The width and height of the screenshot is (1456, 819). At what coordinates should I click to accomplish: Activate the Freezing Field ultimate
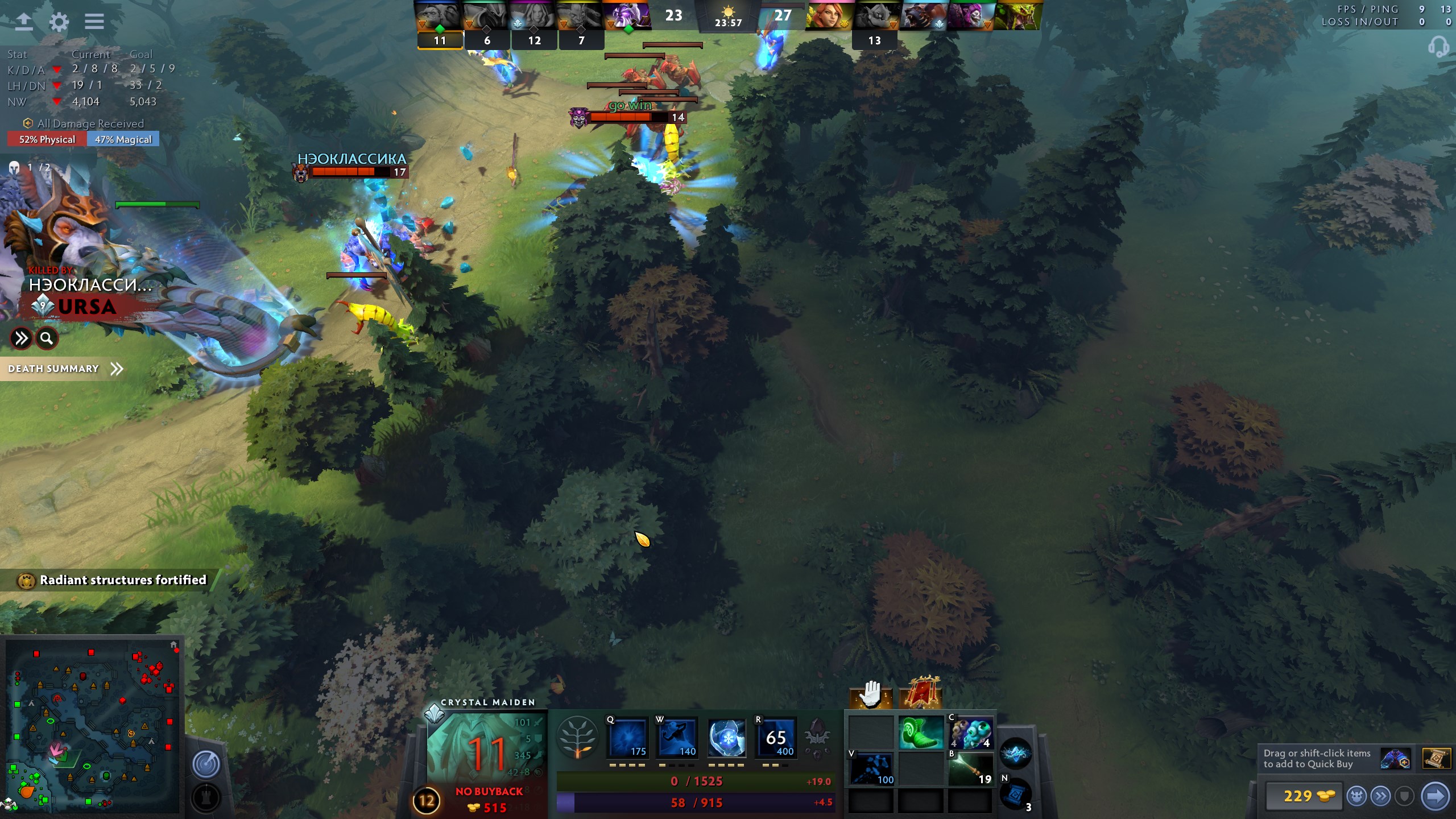(x=776, y=738)
